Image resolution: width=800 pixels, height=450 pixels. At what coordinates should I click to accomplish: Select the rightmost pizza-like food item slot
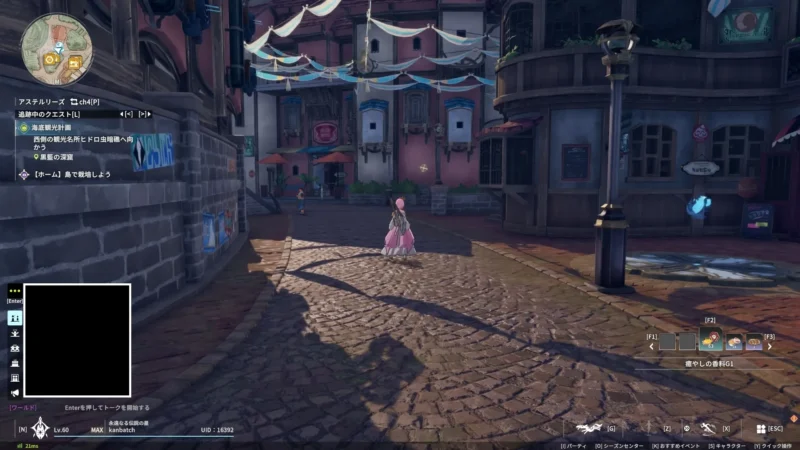tap(755, 342)
